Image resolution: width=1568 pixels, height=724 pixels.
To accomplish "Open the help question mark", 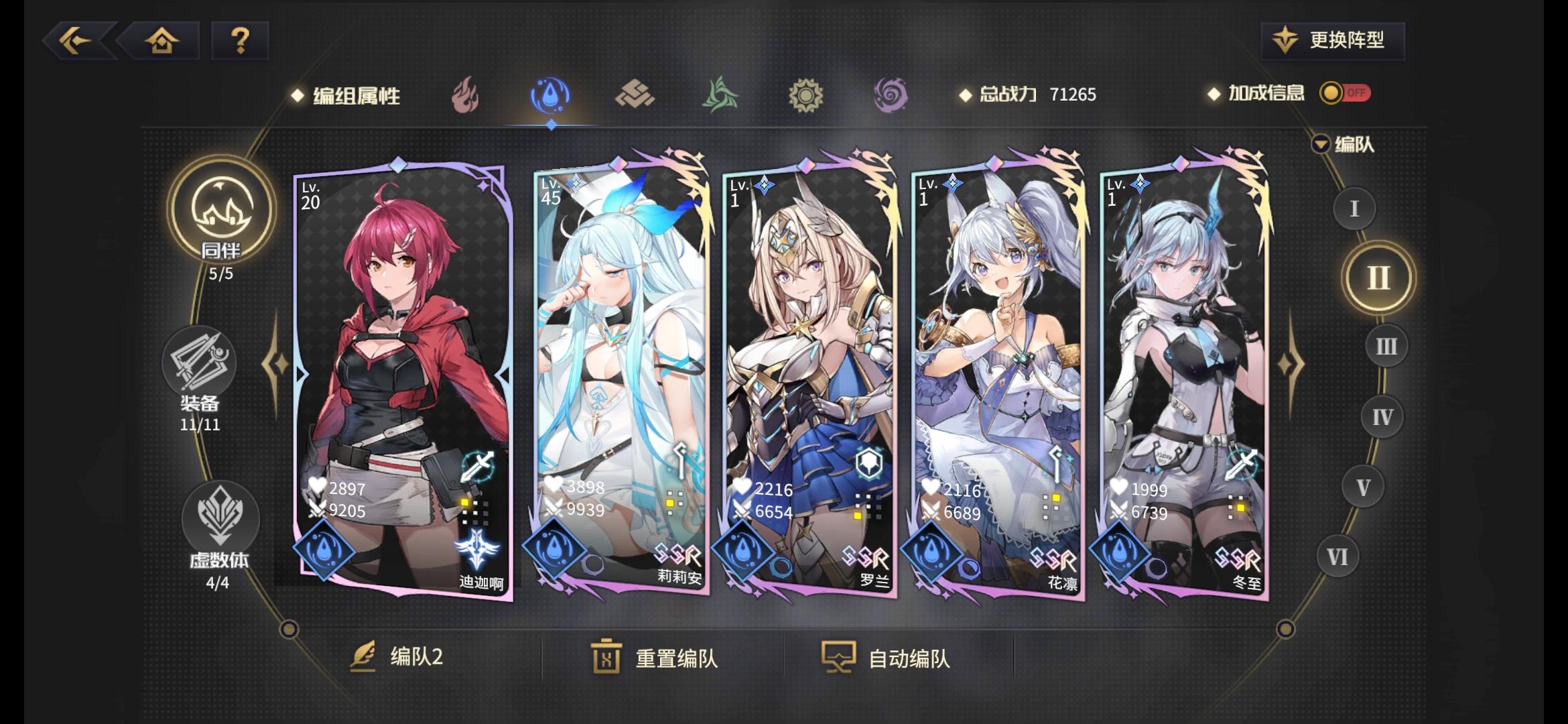I will (x=241, y=42).
